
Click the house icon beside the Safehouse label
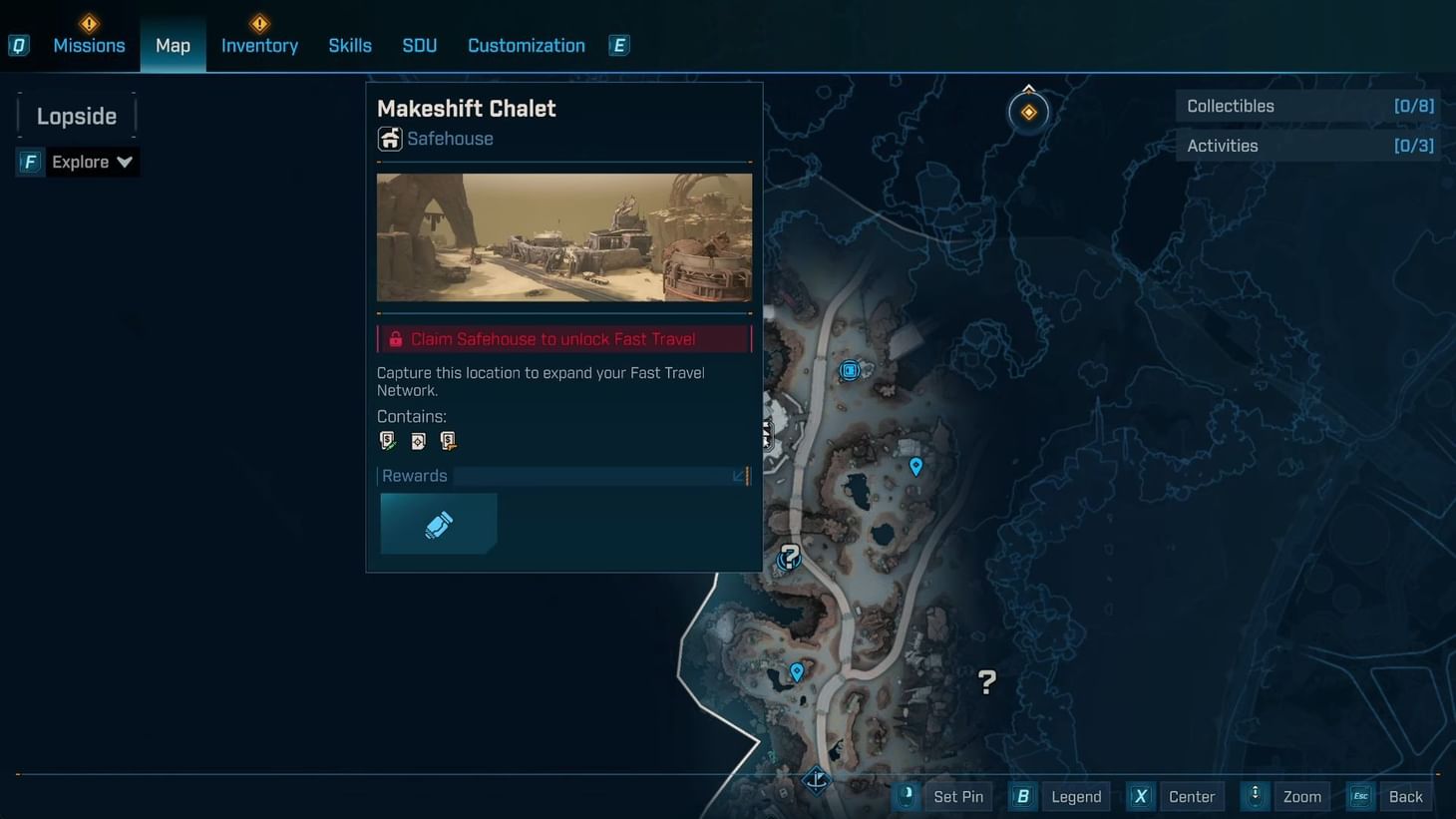(x=389, y=139)
